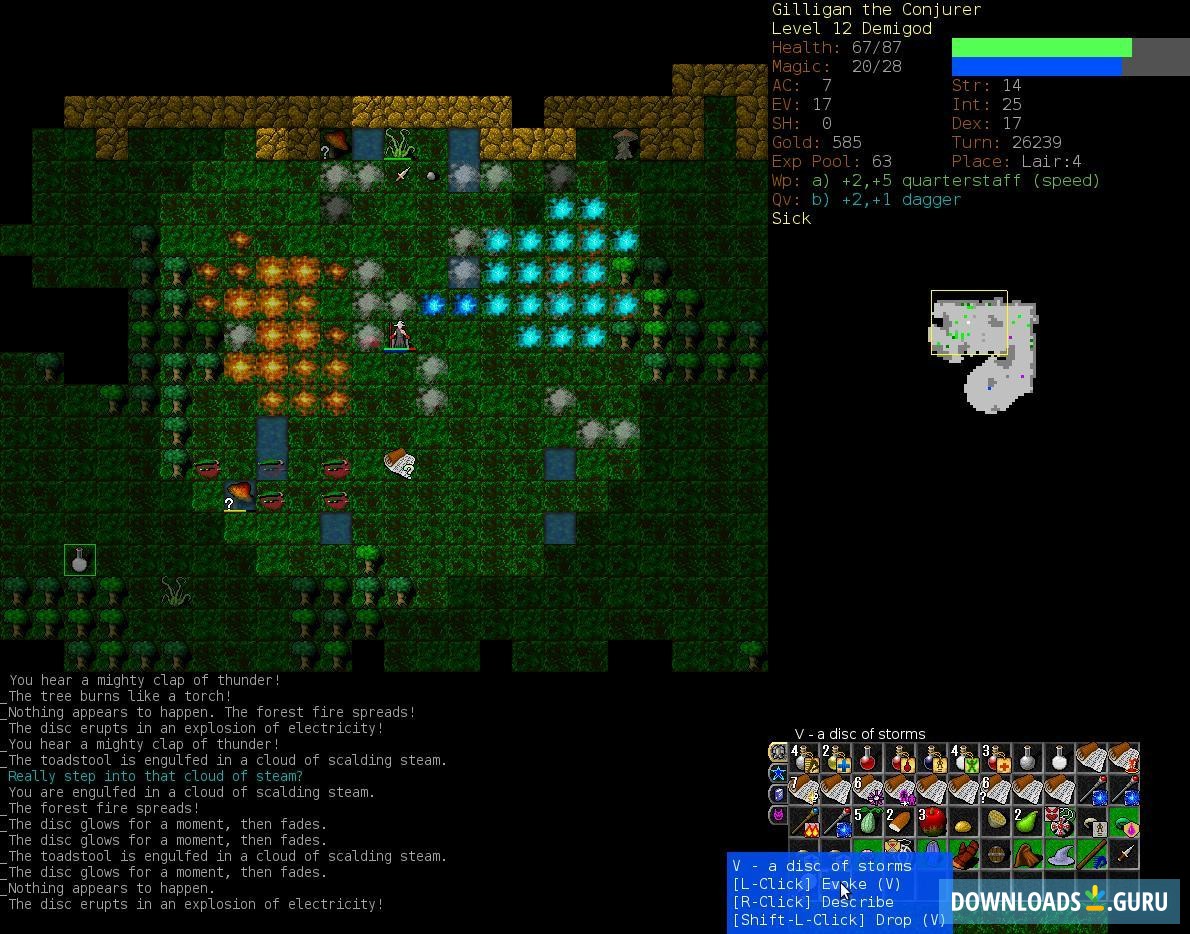Viewport: 1190px width, 934px height.
Task: Select the red apples stack
Action: coord(931,822)
